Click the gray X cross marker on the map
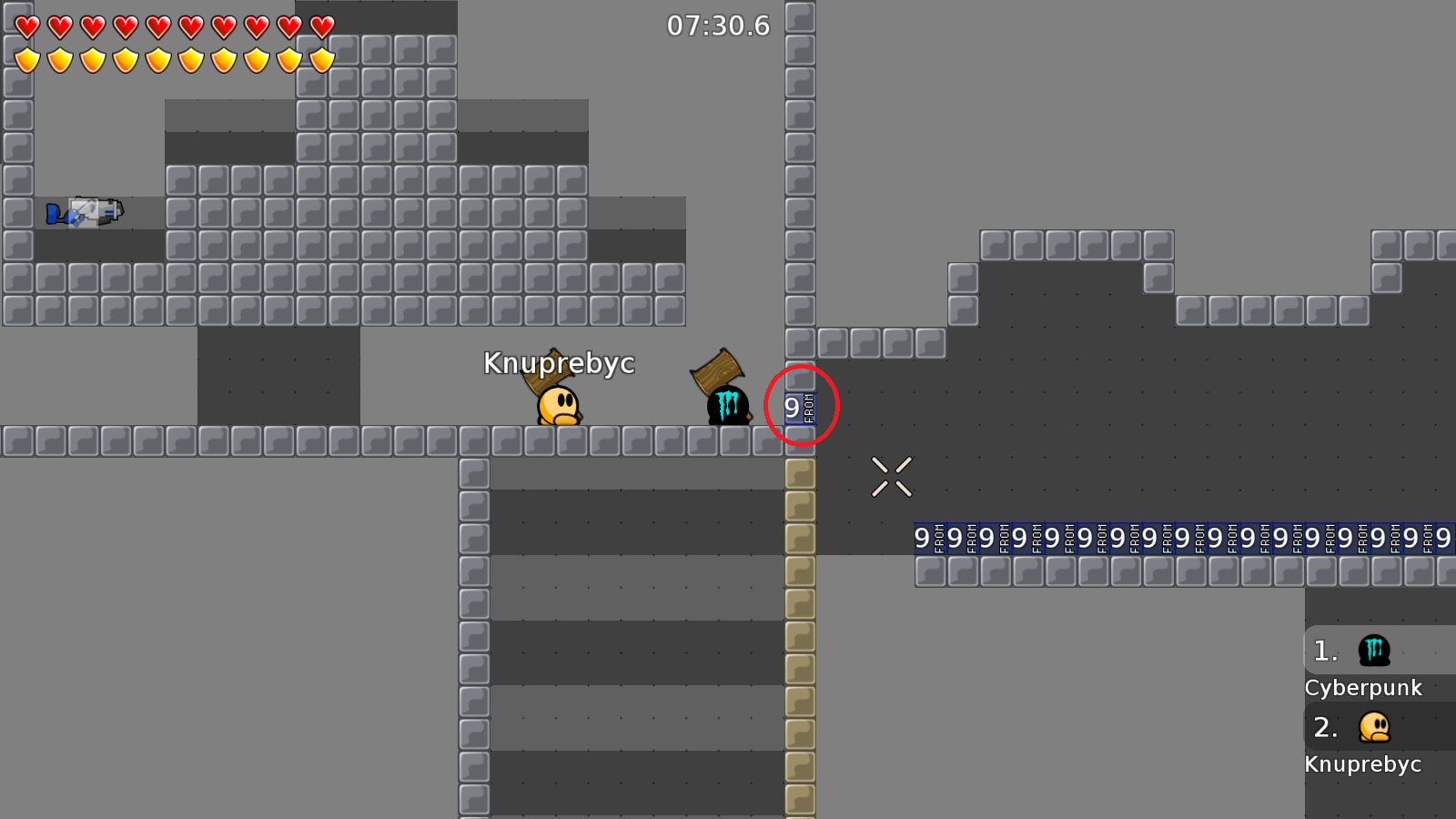 pos(892,476)
